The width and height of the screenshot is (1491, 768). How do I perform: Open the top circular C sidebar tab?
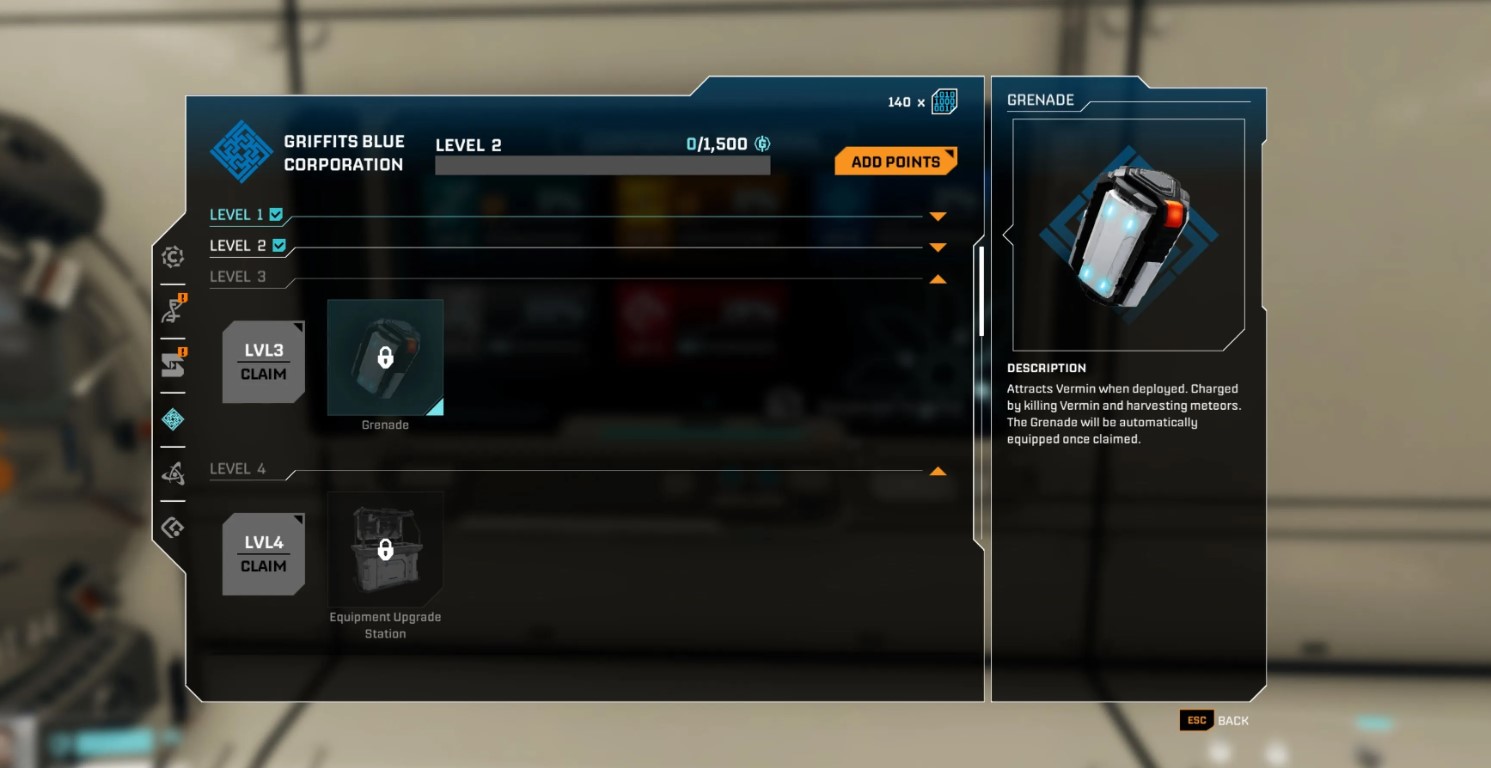click(173, 257)
